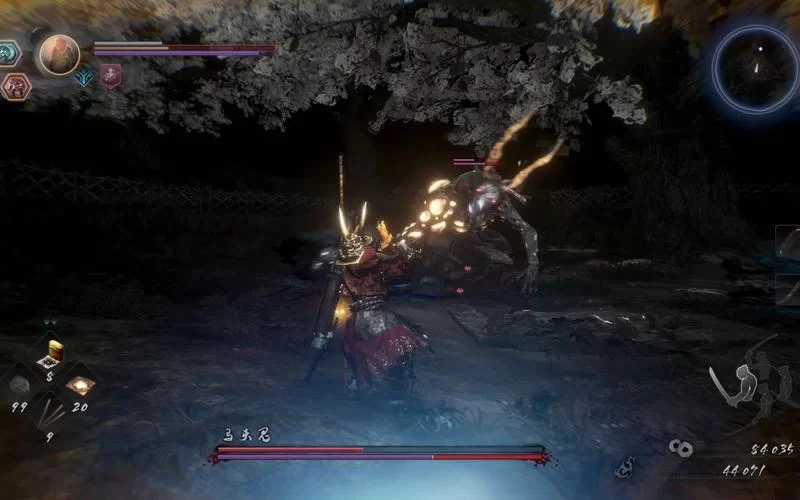Open the circular radar minimap
This screenshot has width=800, height=500.
(755, 67)
